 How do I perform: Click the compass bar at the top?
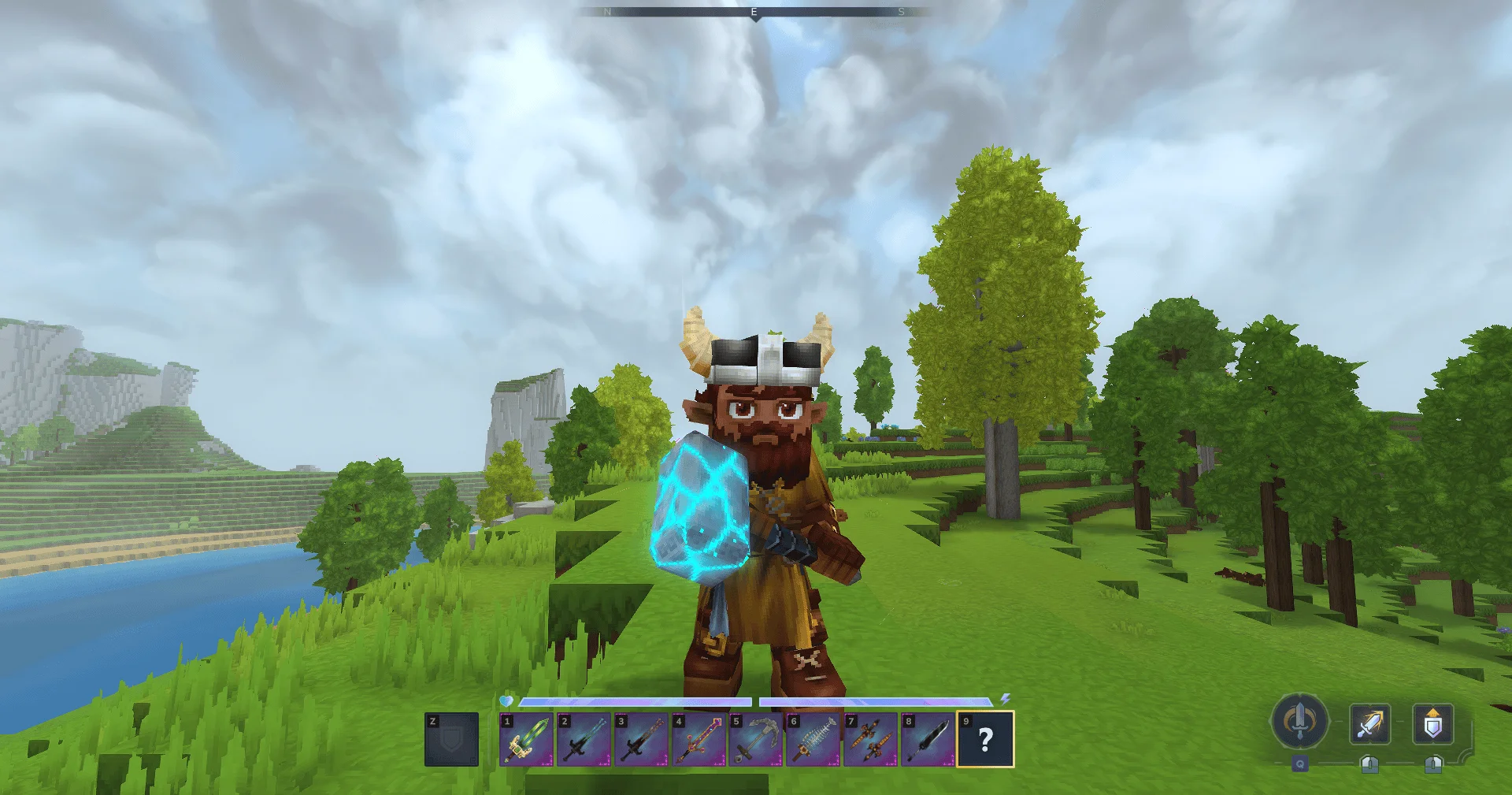point(754,13)
